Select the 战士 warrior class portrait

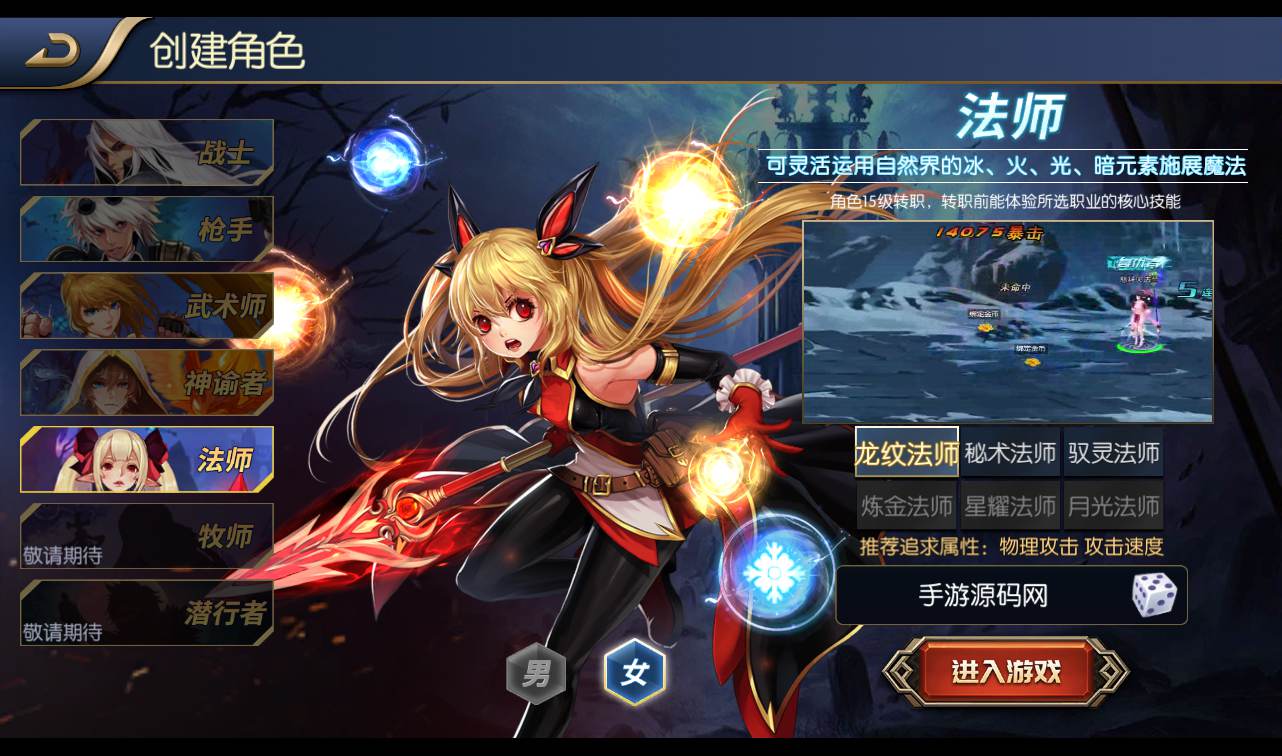(146, 152)
